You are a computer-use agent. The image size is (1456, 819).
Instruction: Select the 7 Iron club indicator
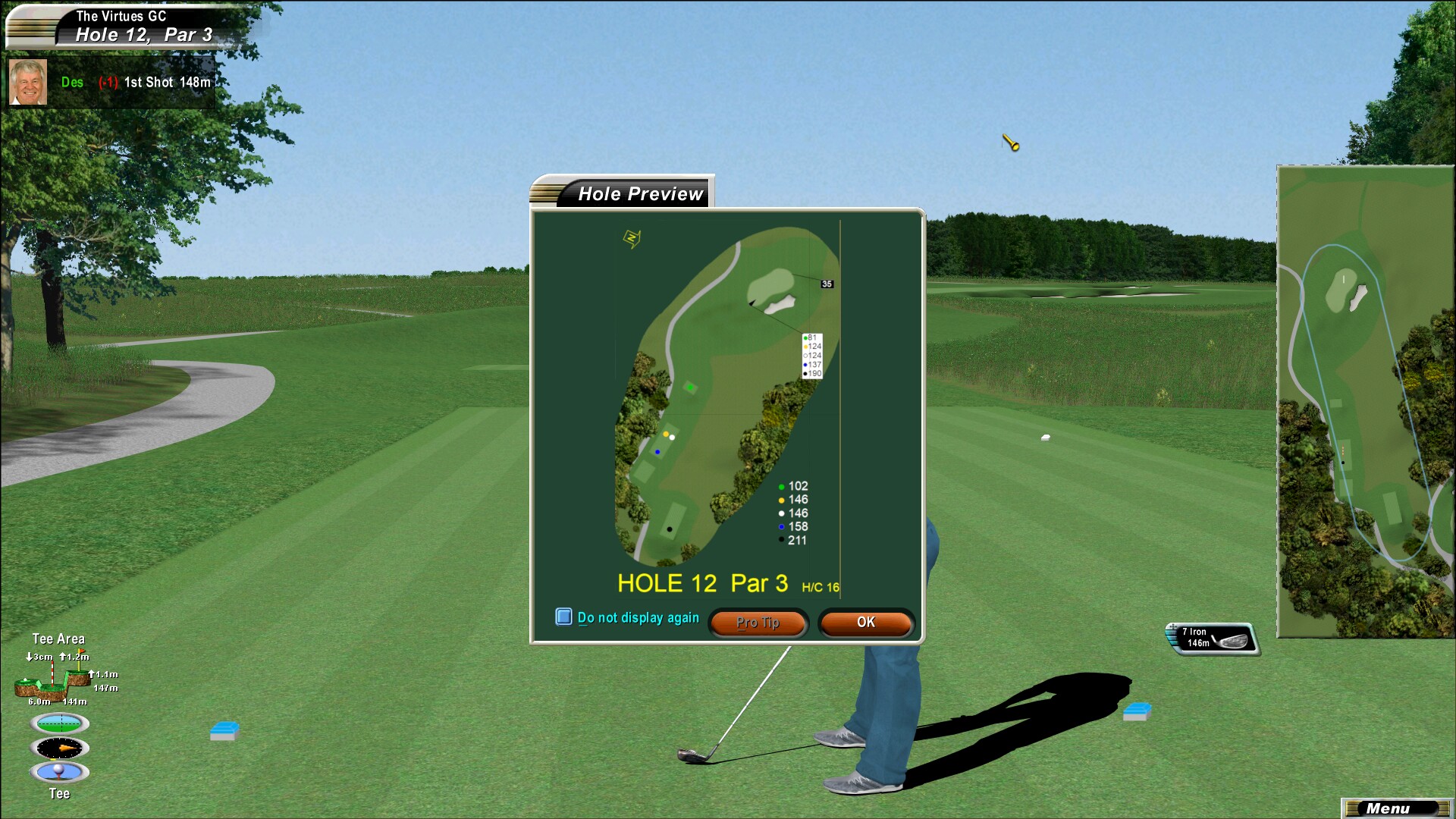click(1212, 638)
